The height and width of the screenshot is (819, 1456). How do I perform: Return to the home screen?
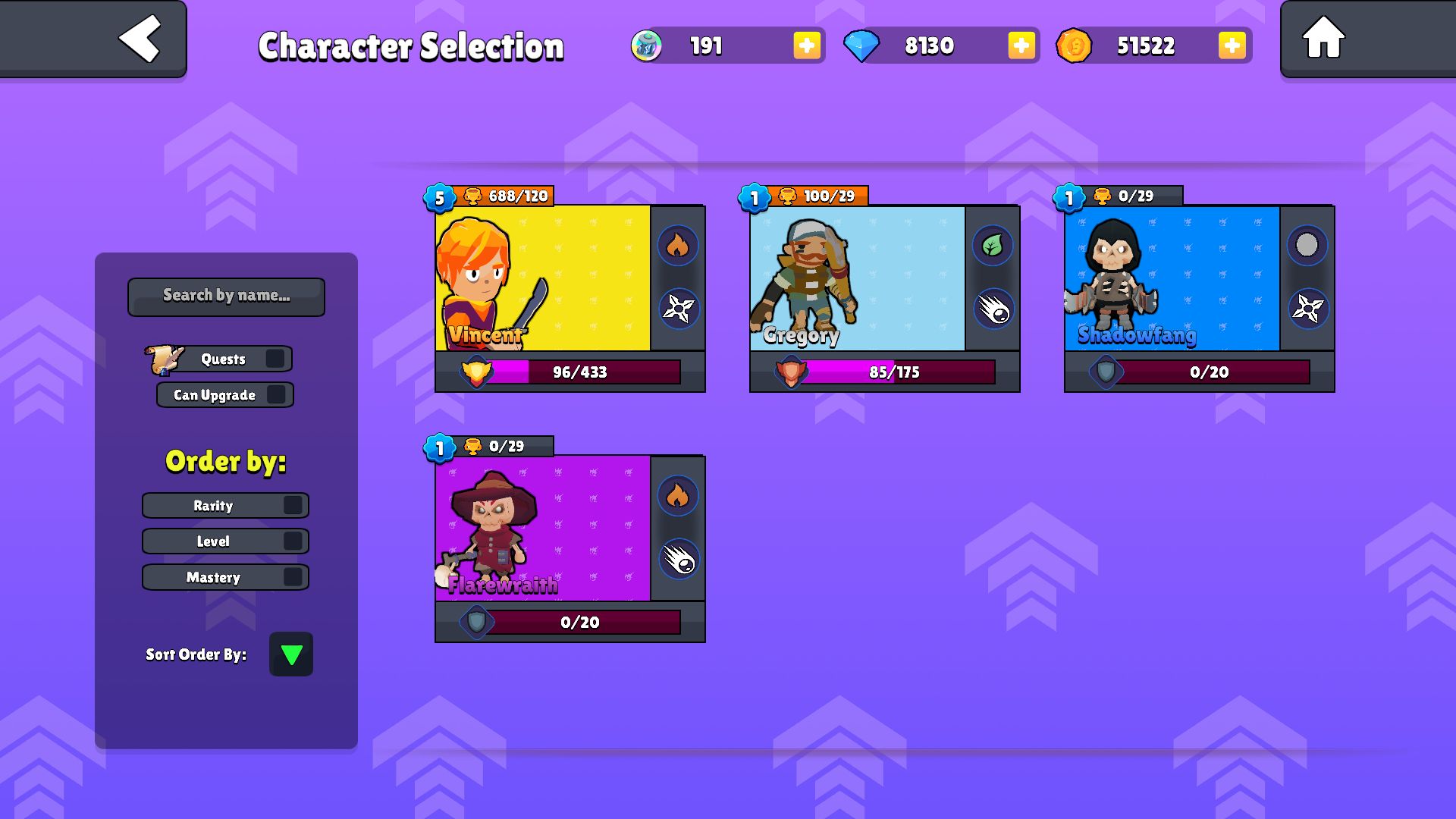(x=1323, y=39)
